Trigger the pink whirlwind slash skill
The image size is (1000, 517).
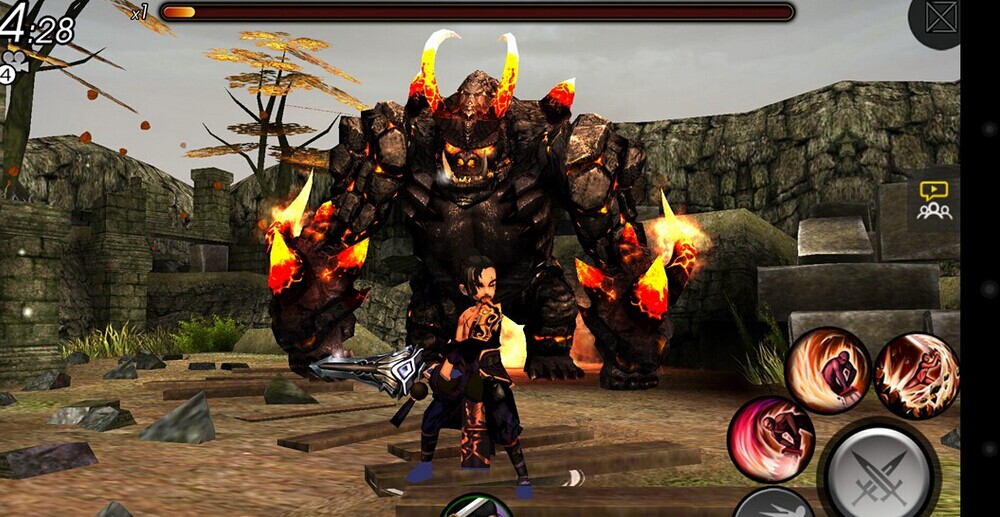point(770,439)
